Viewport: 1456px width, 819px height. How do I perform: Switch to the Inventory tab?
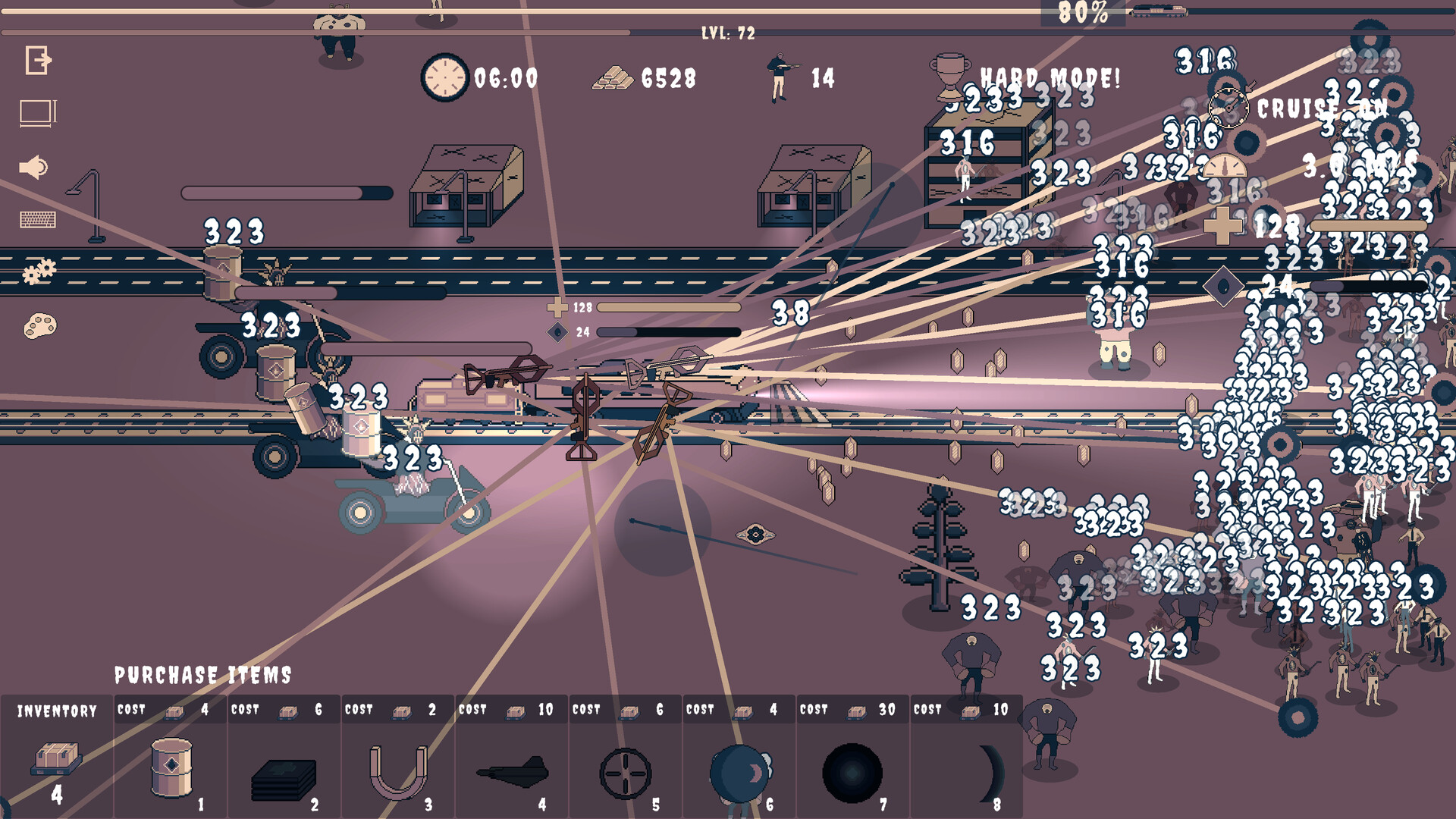pos(55,710)
